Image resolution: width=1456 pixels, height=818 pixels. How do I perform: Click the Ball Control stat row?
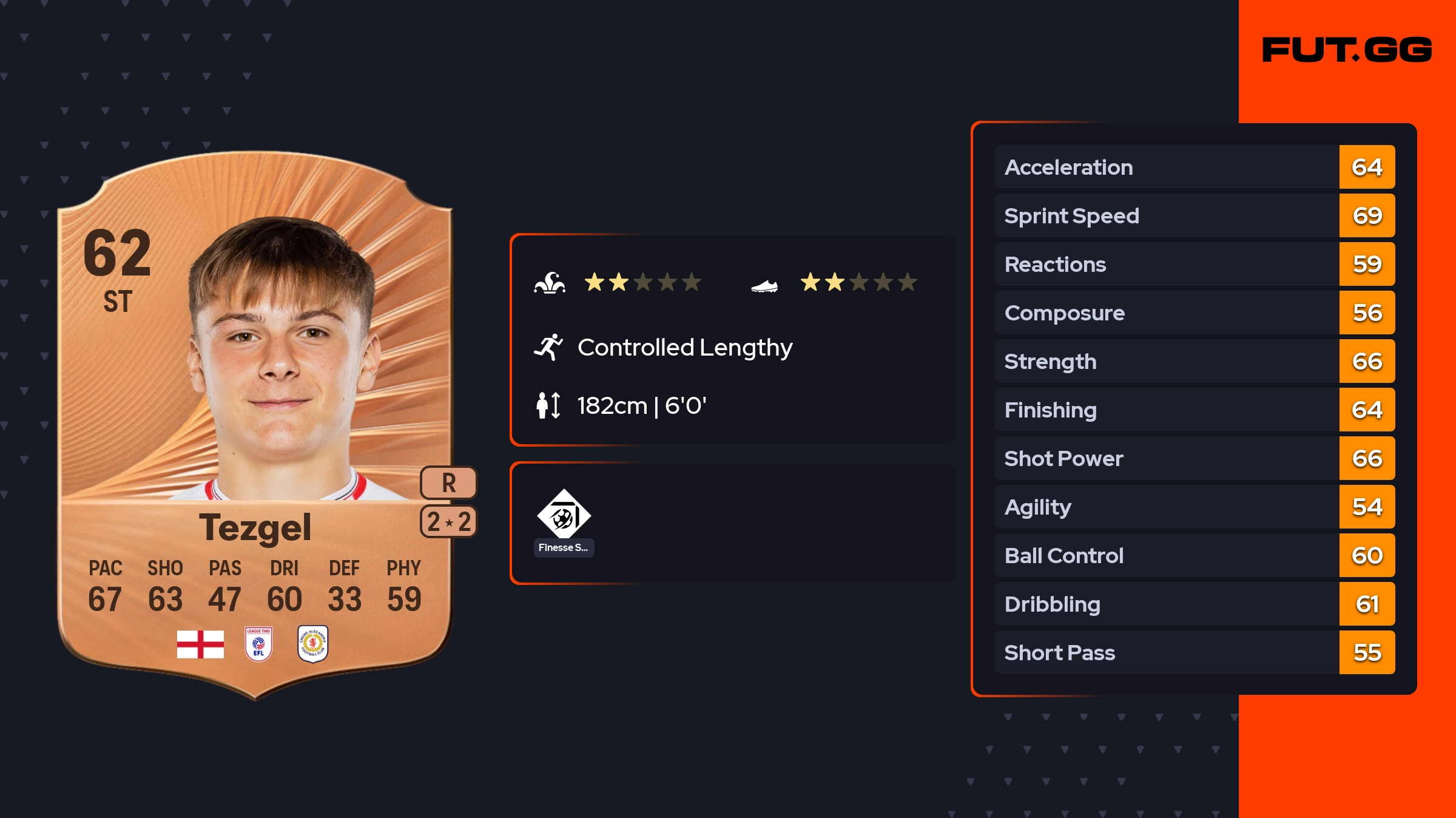click(1194, 555)
